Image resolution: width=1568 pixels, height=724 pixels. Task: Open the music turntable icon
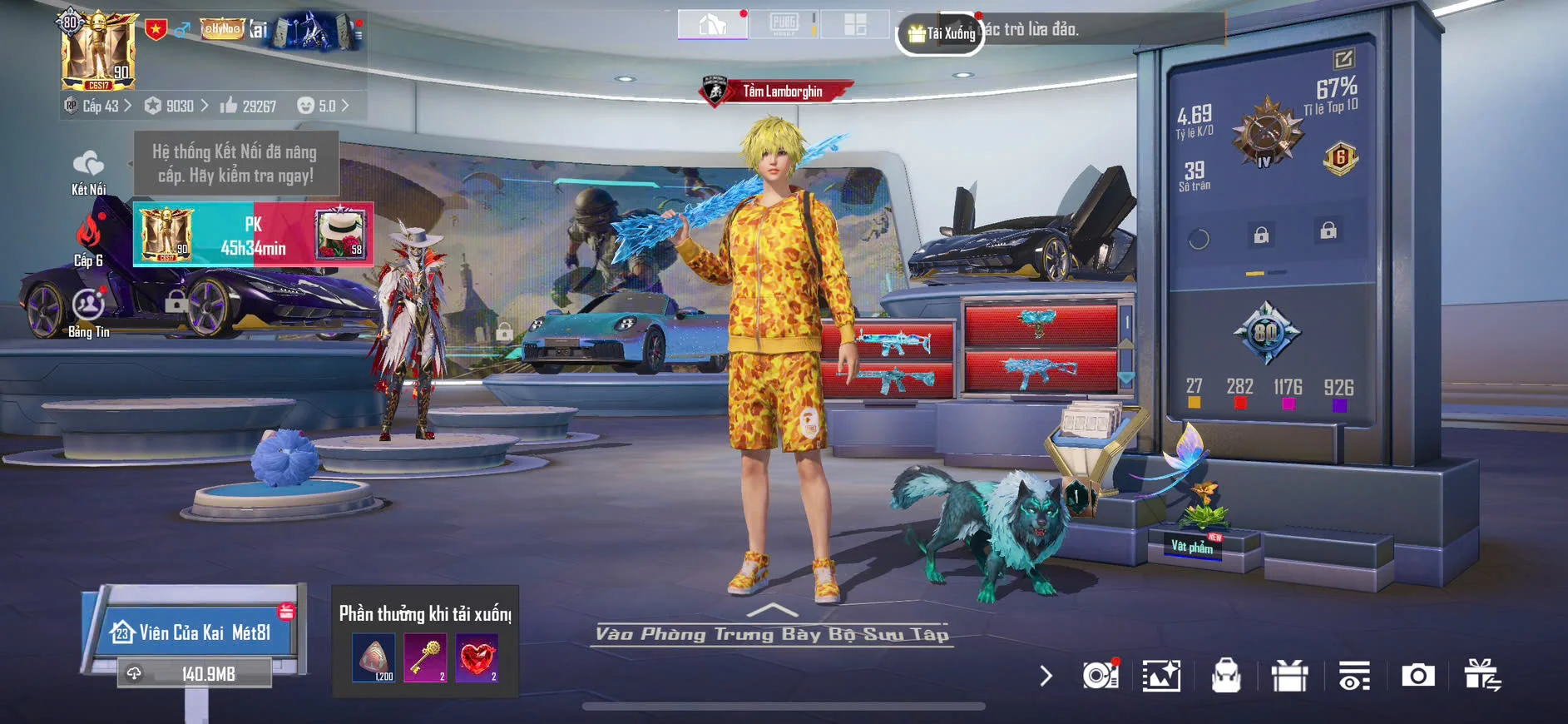[1100, 676]
